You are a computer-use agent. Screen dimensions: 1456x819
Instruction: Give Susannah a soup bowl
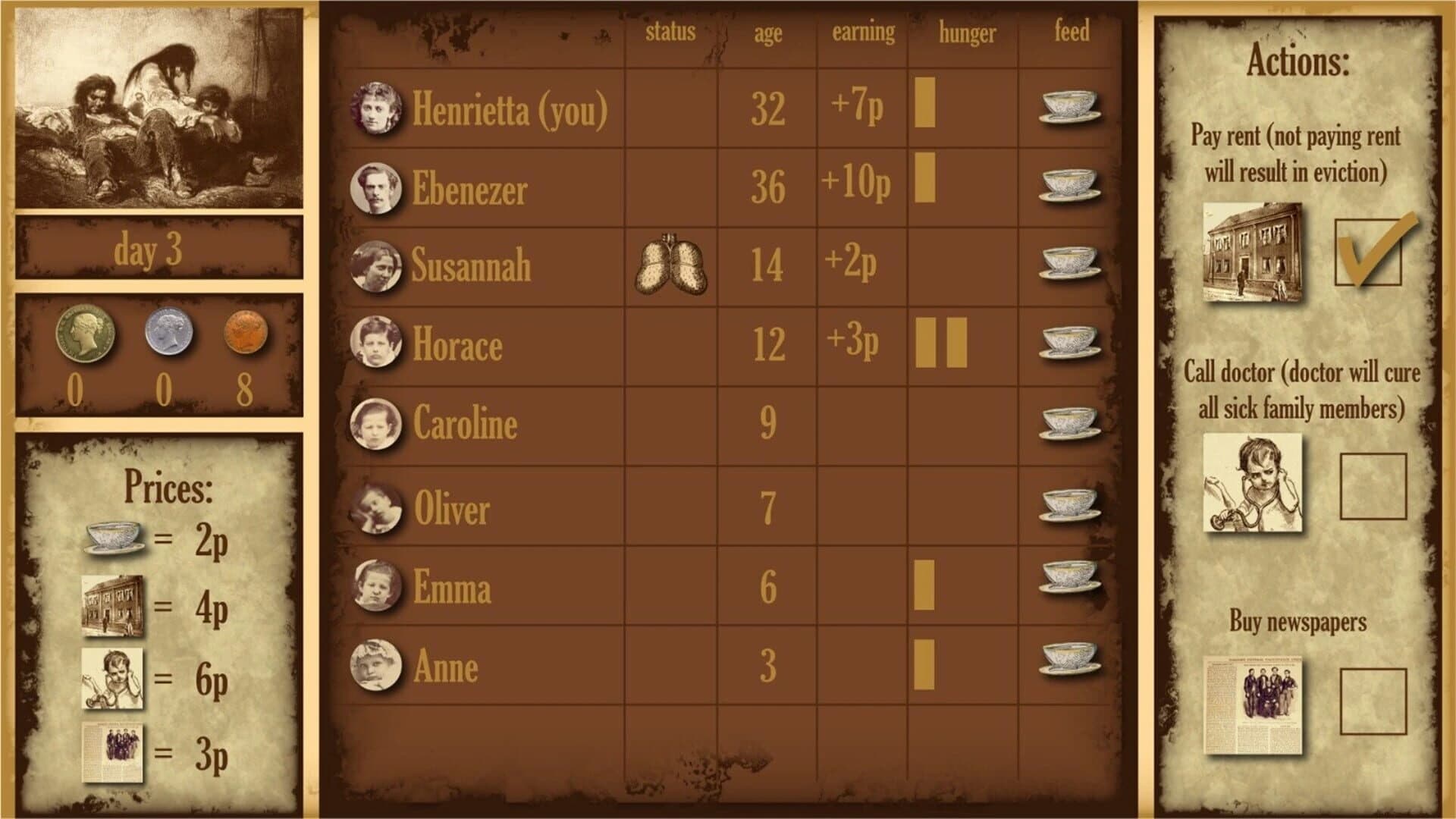[x=1069, y=263]
